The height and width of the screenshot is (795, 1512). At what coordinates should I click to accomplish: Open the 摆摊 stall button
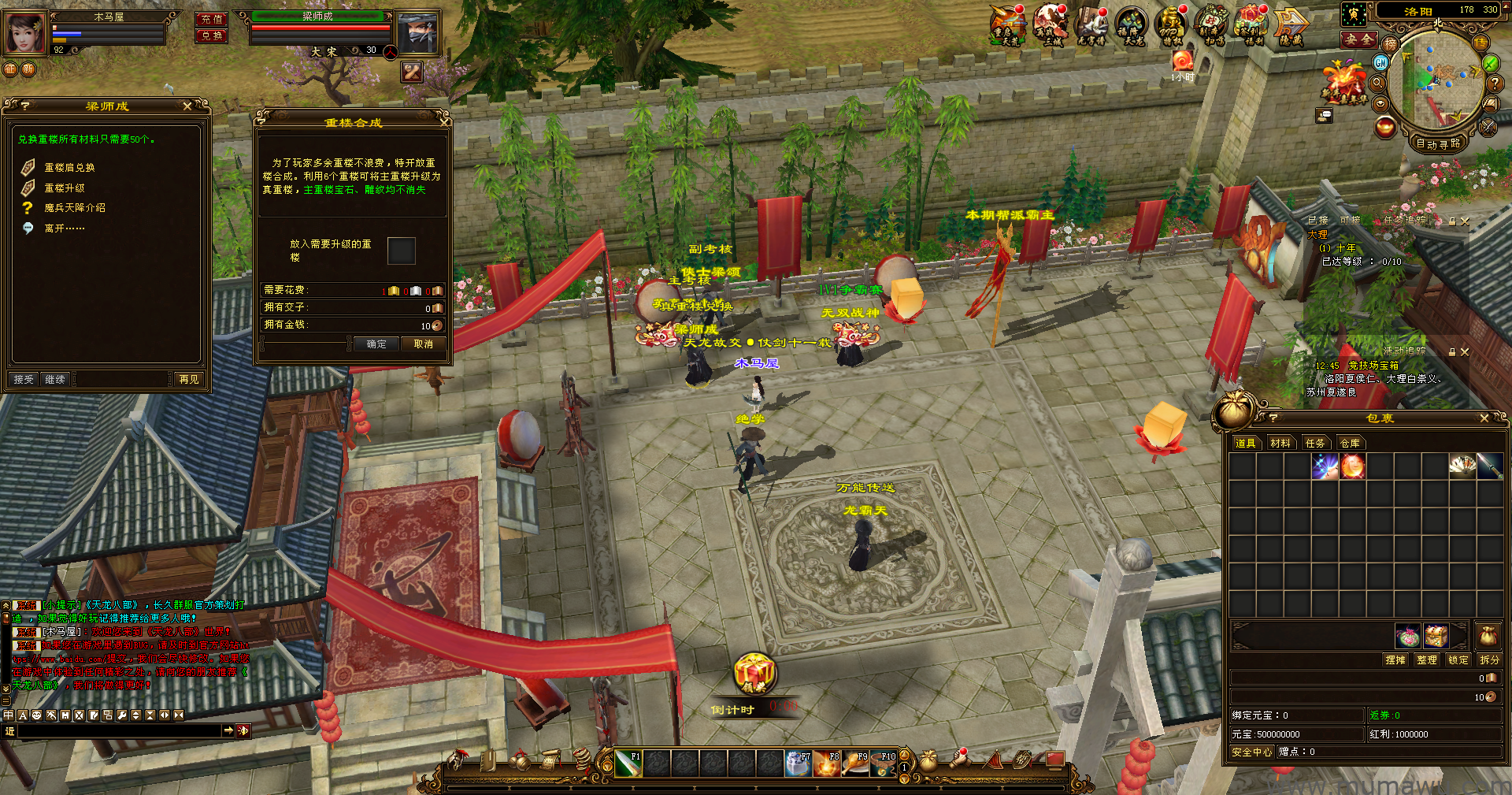pyautogui.click(x=1395, y=660)
